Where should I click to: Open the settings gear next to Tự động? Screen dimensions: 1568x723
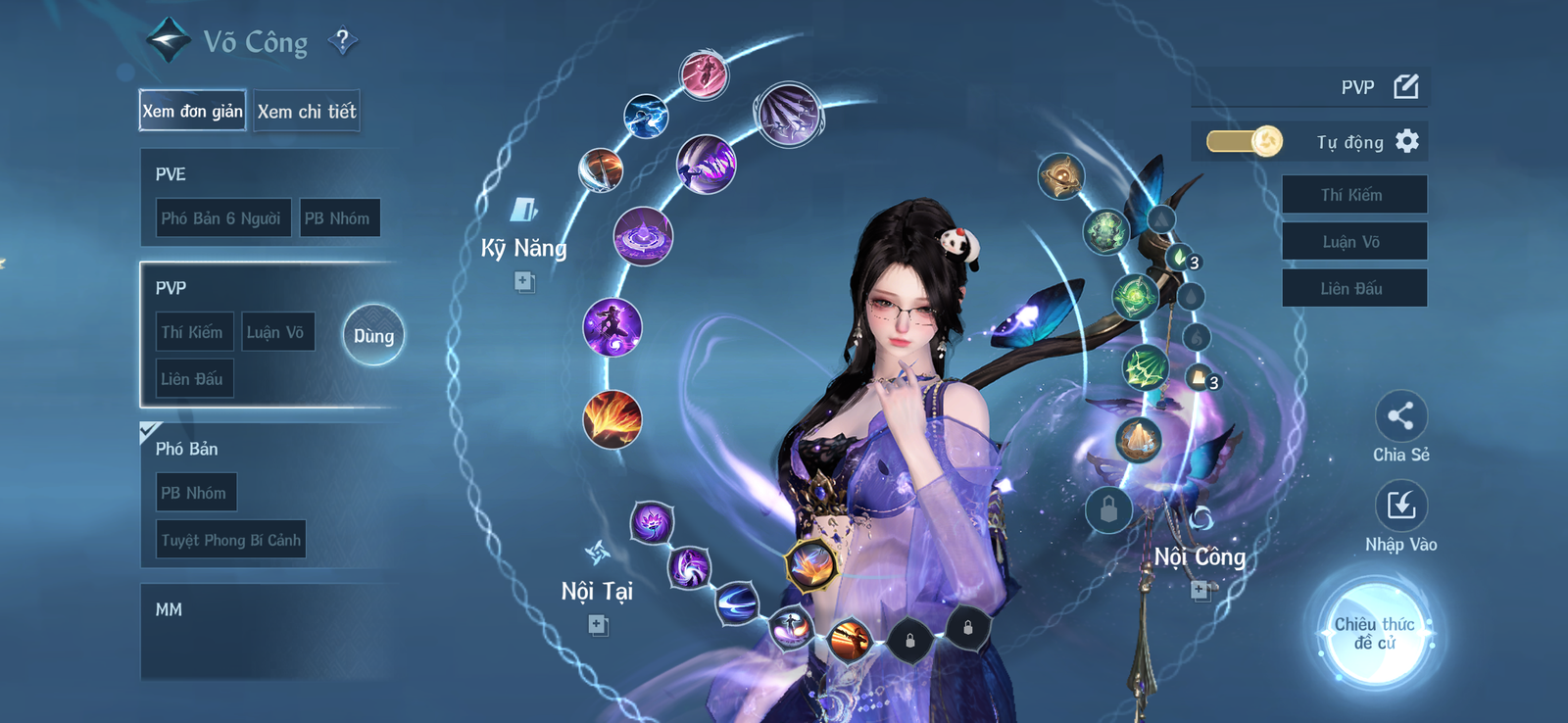[x=1409, y=141]
